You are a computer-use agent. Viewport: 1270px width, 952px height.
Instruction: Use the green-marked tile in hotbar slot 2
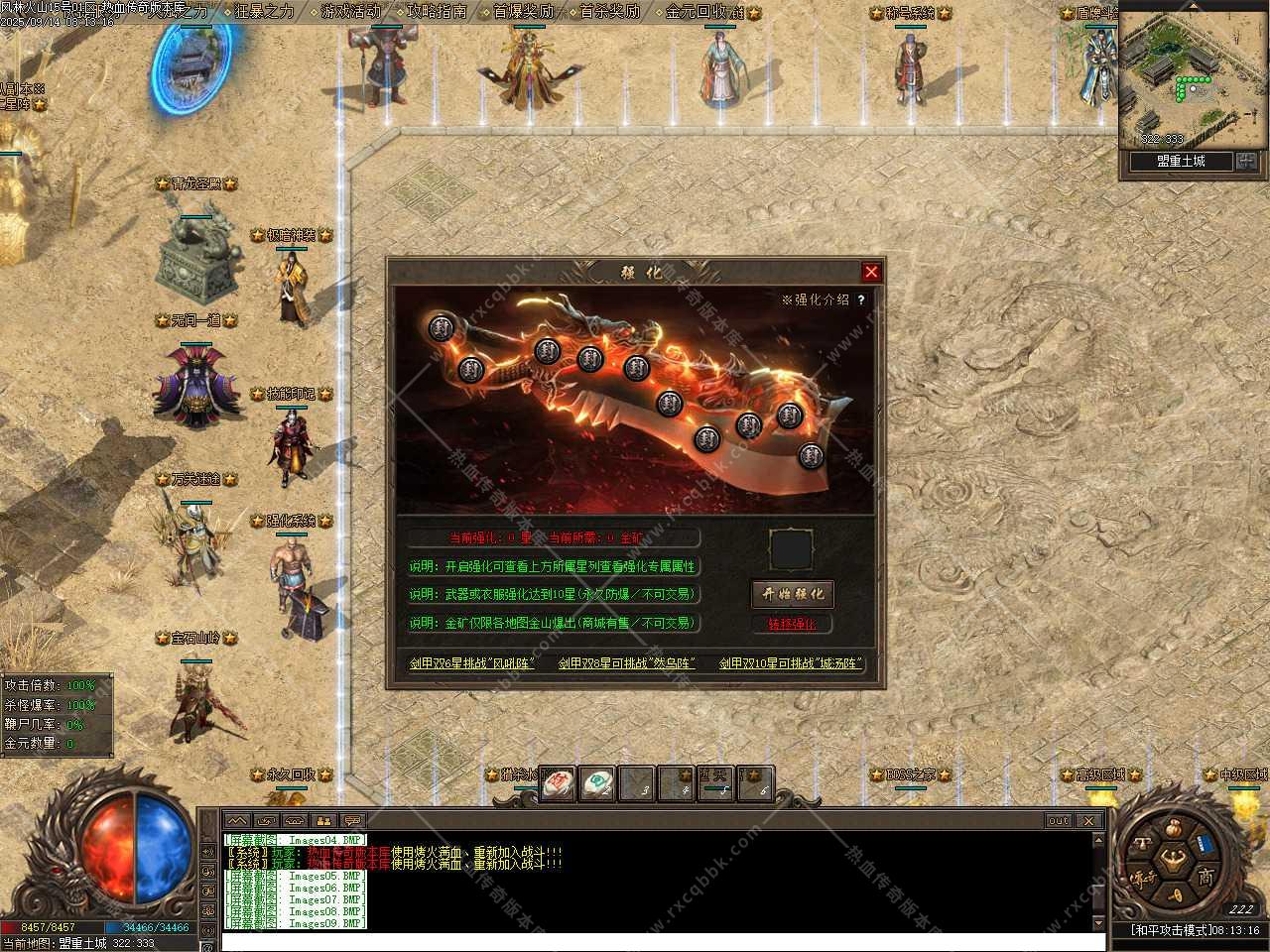tap(596, 783)
